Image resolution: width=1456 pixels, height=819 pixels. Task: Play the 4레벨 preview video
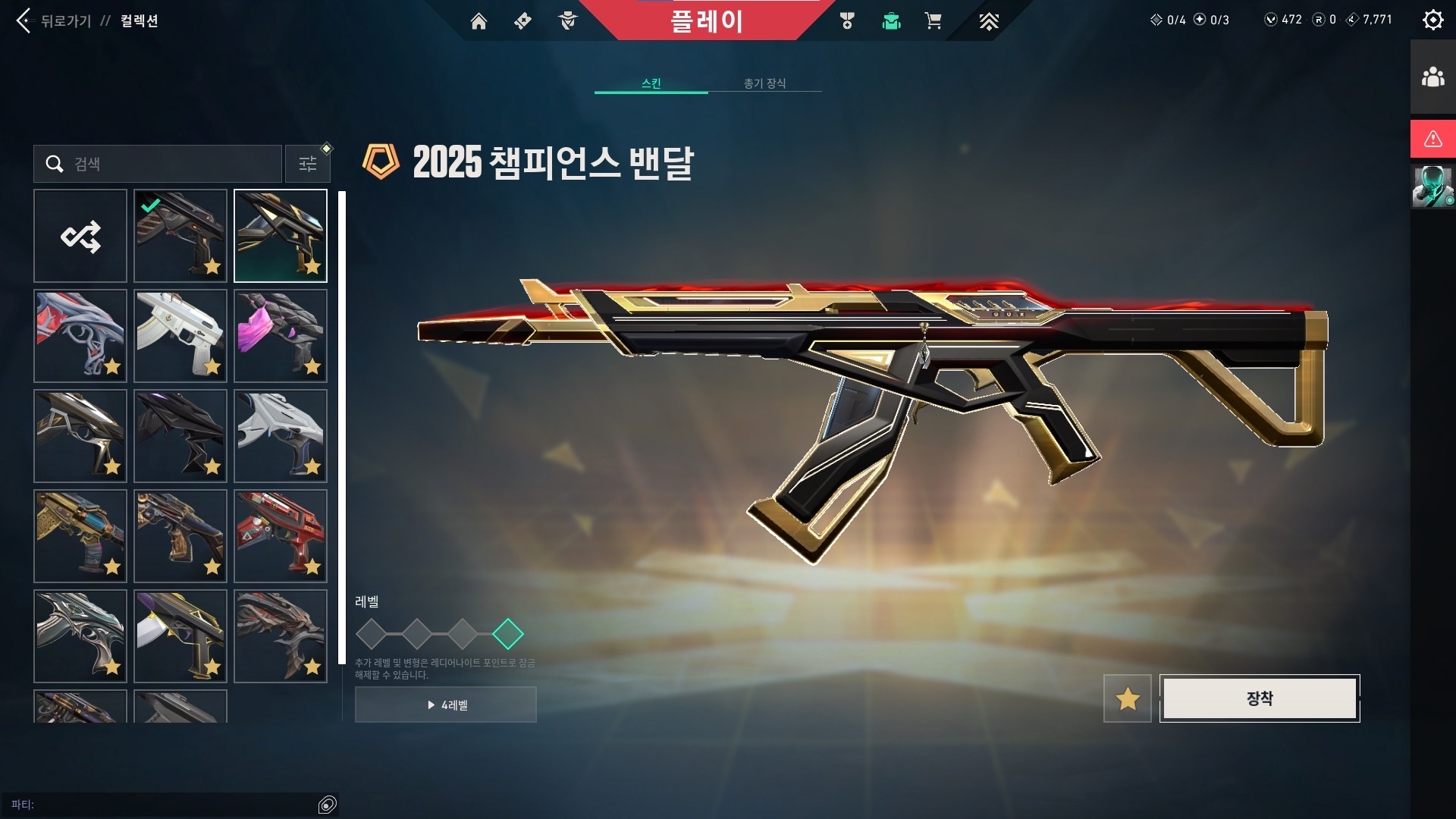pos(446,705)
